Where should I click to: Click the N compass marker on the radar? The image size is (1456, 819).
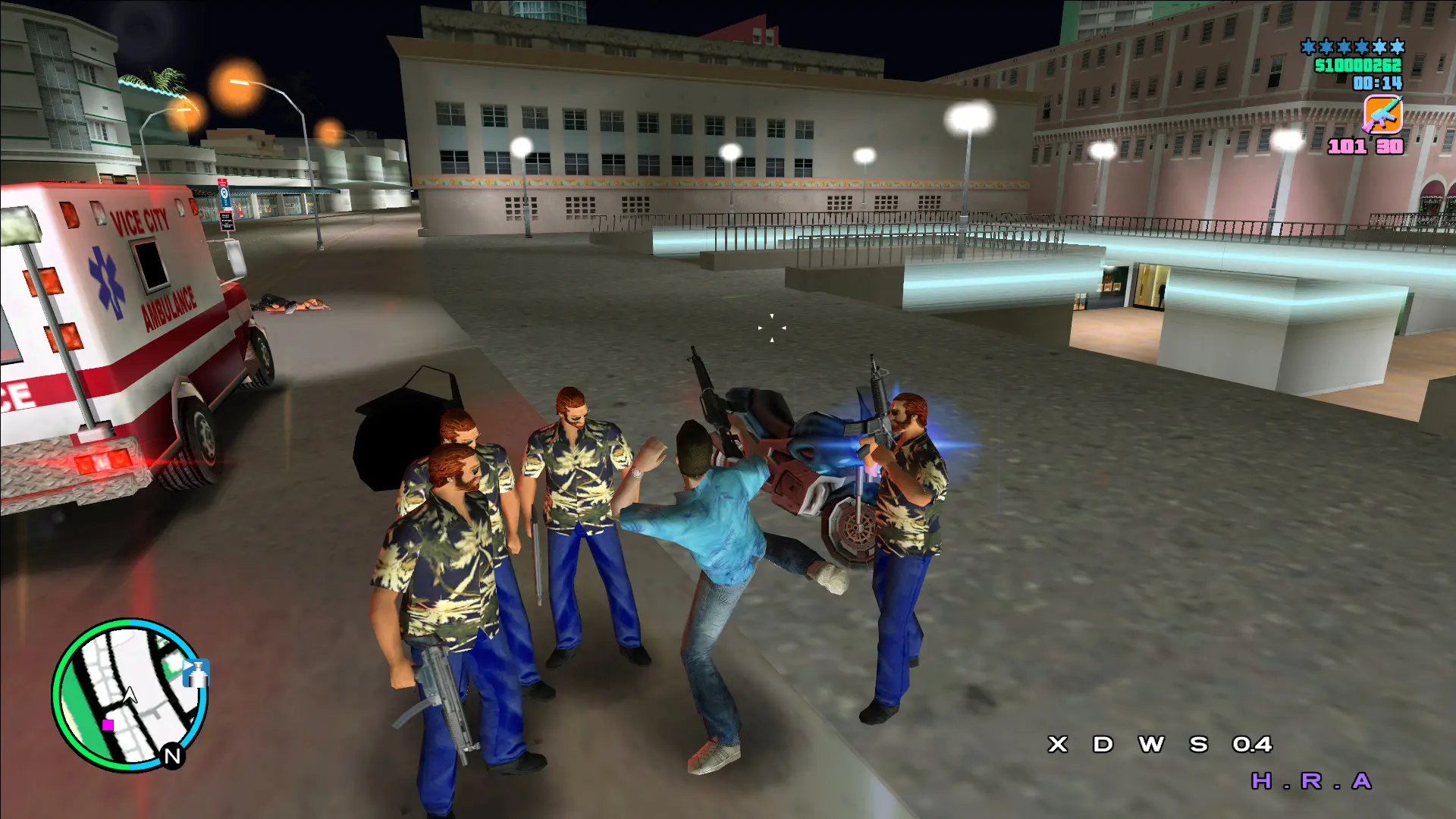click(172, 755)
